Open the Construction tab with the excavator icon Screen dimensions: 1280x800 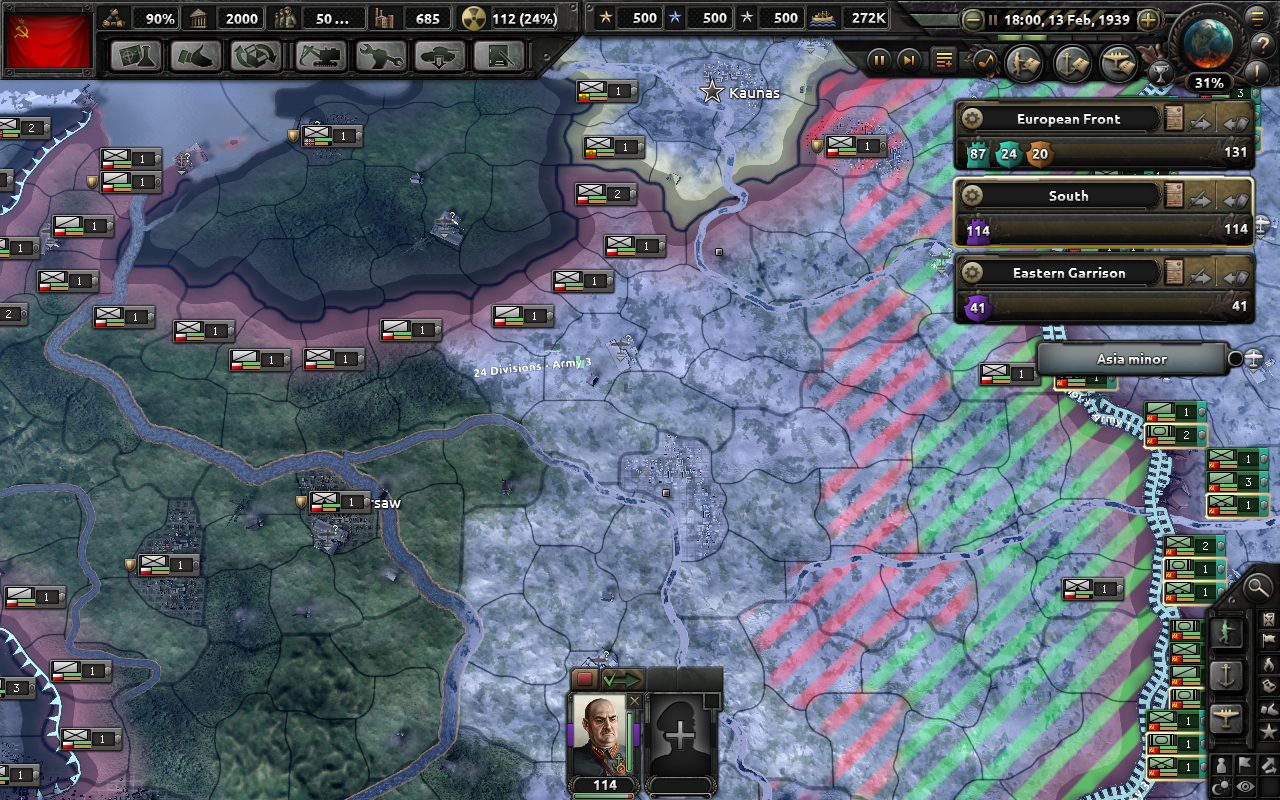322,56
